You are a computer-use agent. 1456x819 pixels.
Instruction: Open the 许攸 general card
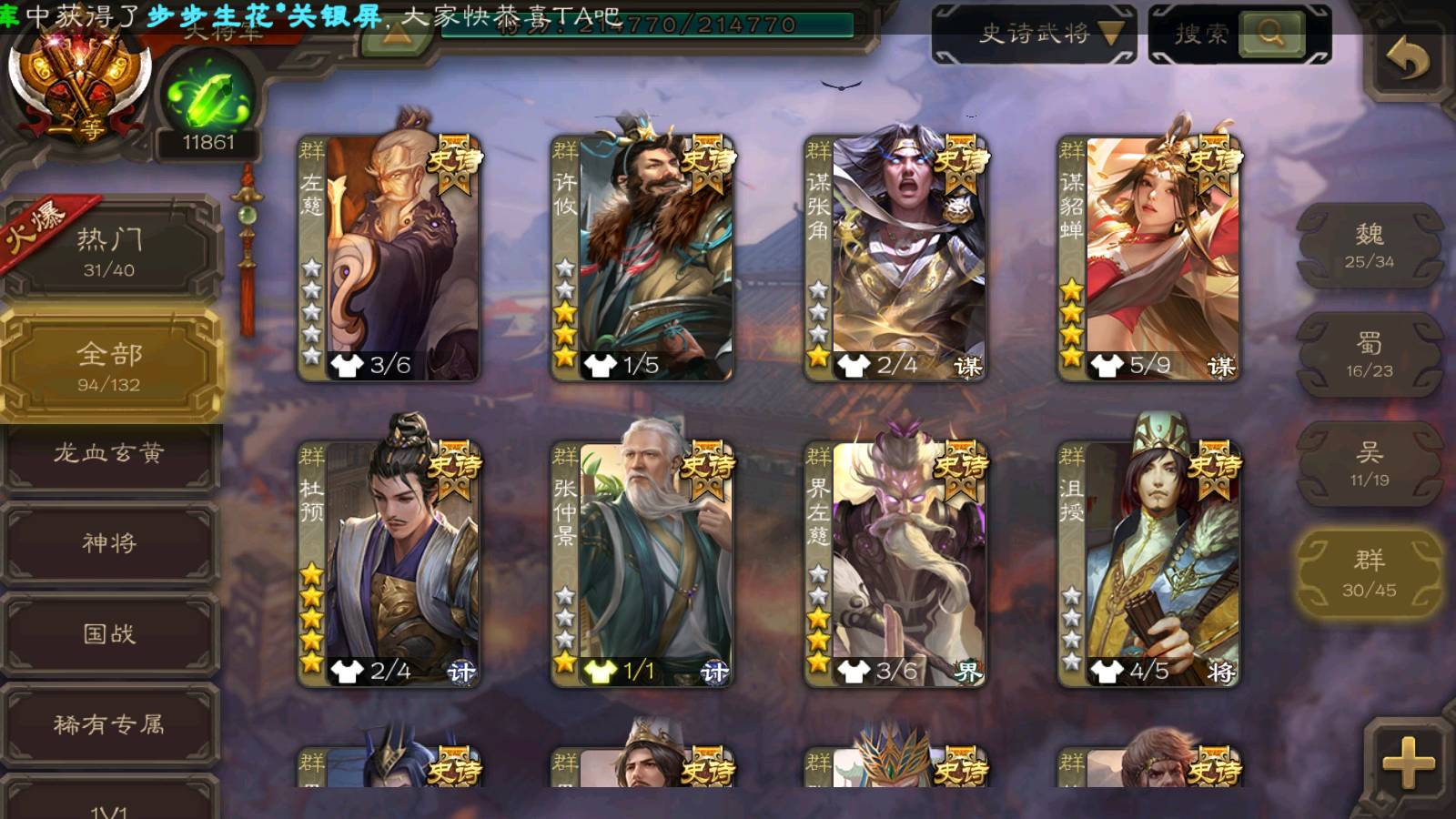point(642,257)
